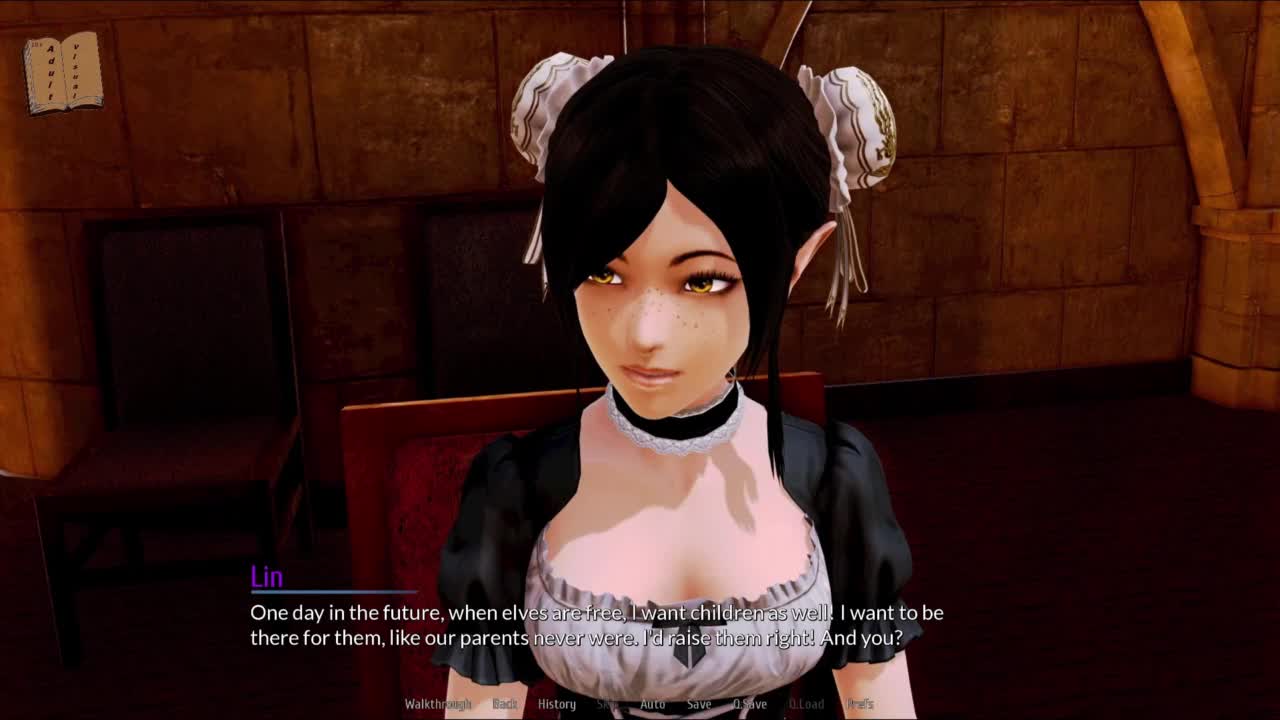The width and height of the screenshot is (1280, 720).
Task: Quick save with Q.Save
Action: click(750, 704)
